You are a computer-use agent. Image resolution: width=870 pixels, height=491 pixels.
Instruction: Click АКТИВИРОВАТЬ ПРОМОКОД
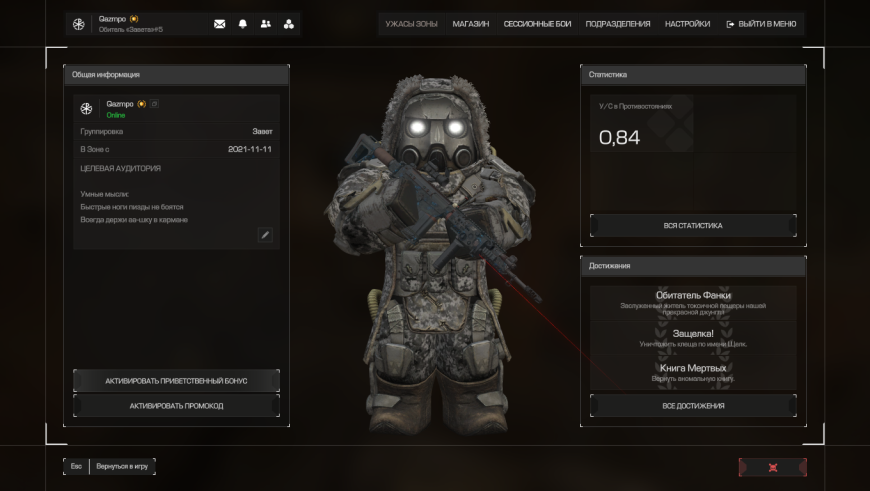[x=176, y=406]
